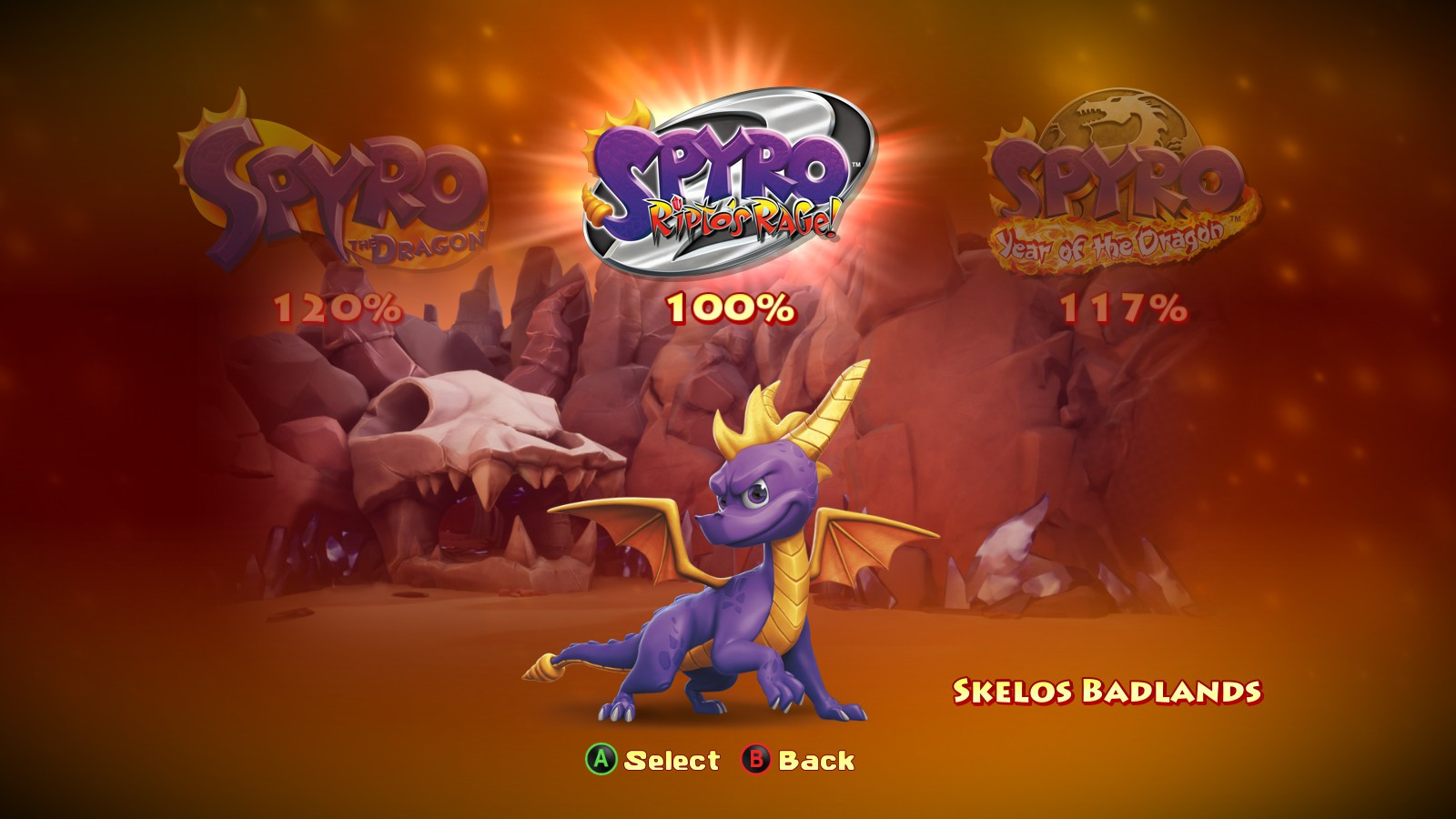This screenshot has height=819, width=1456.
Task: Select the 117% completion indicator
Action: [x=1124, y=309]
